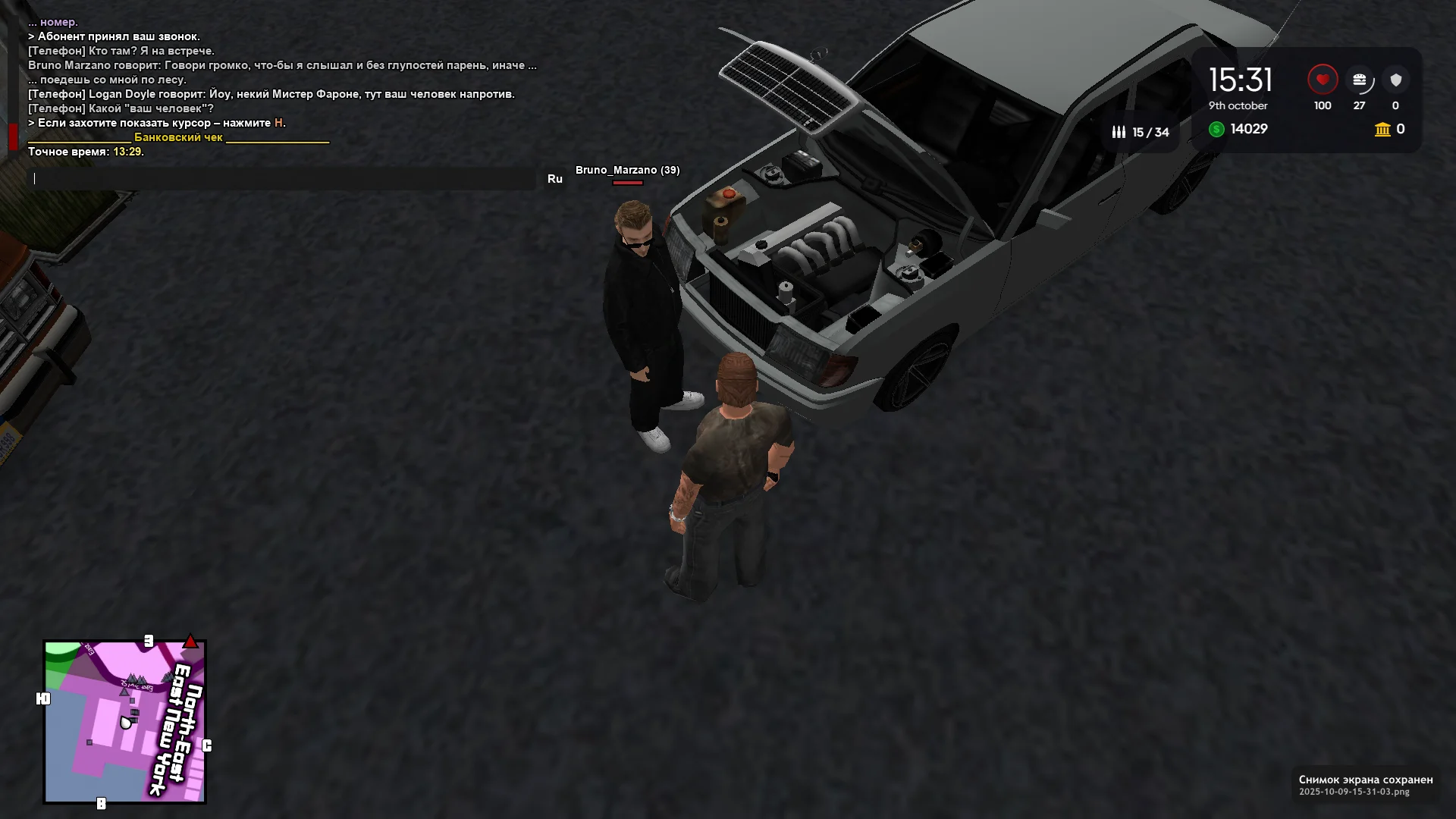This screenshot has height=819, width=1456.
Task: Click the Точное время 13:29 message
Action: [85, 152]
